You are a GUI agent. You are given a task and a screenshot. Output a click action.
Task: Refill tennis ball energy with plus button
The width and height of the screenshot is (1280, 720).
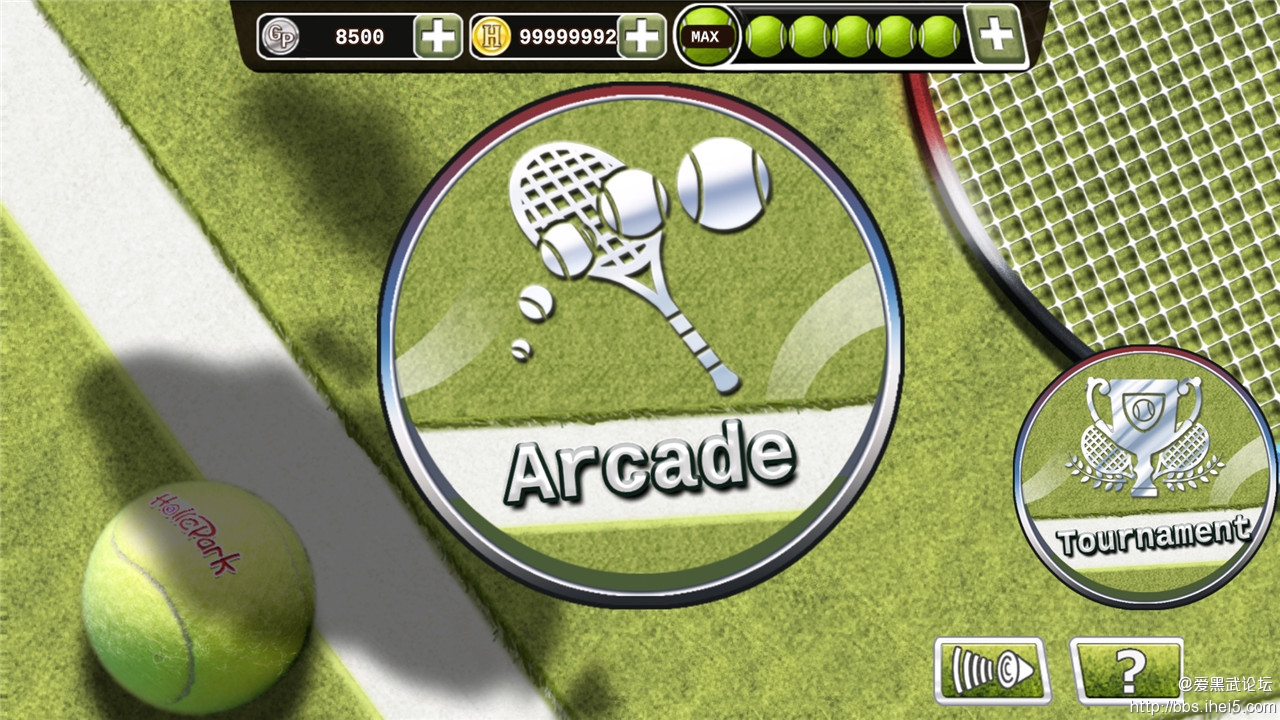tap(996, 36)
